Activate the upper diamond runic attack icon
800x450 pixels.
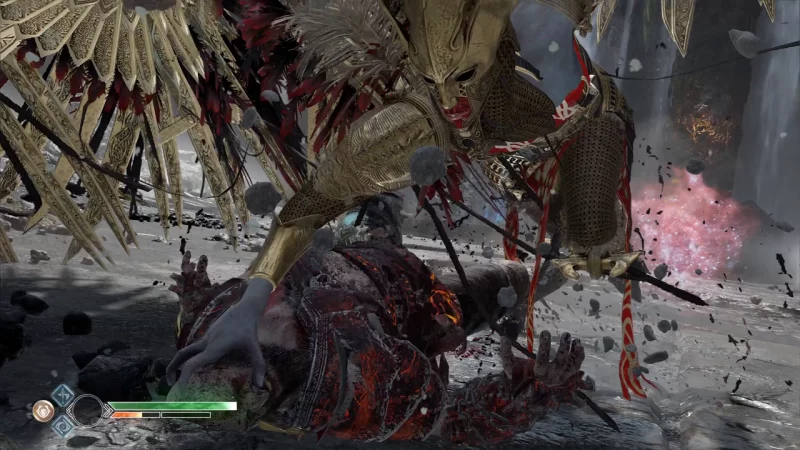point(63,394)
